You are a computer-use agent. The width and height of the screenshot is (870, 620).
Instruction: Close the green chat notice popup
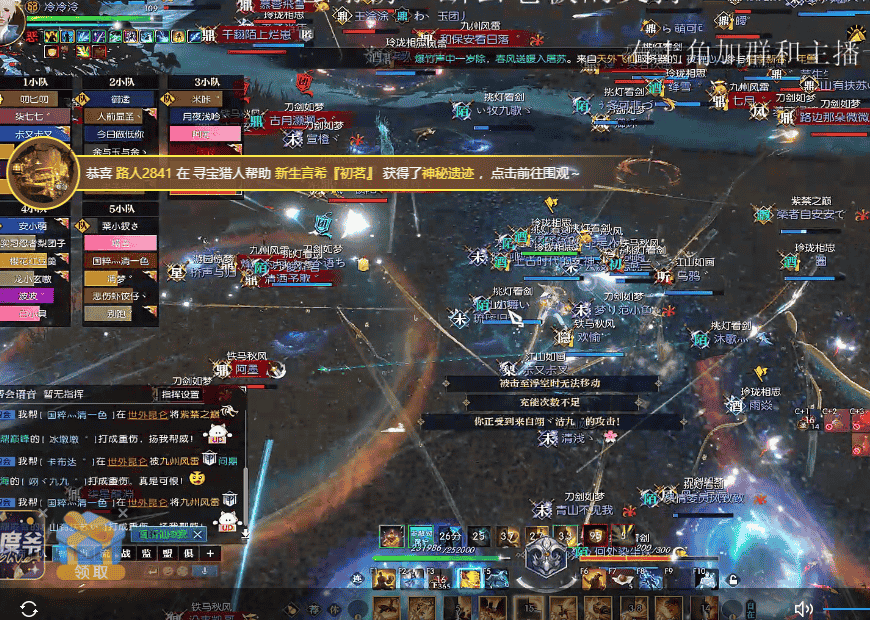[198, 535]
